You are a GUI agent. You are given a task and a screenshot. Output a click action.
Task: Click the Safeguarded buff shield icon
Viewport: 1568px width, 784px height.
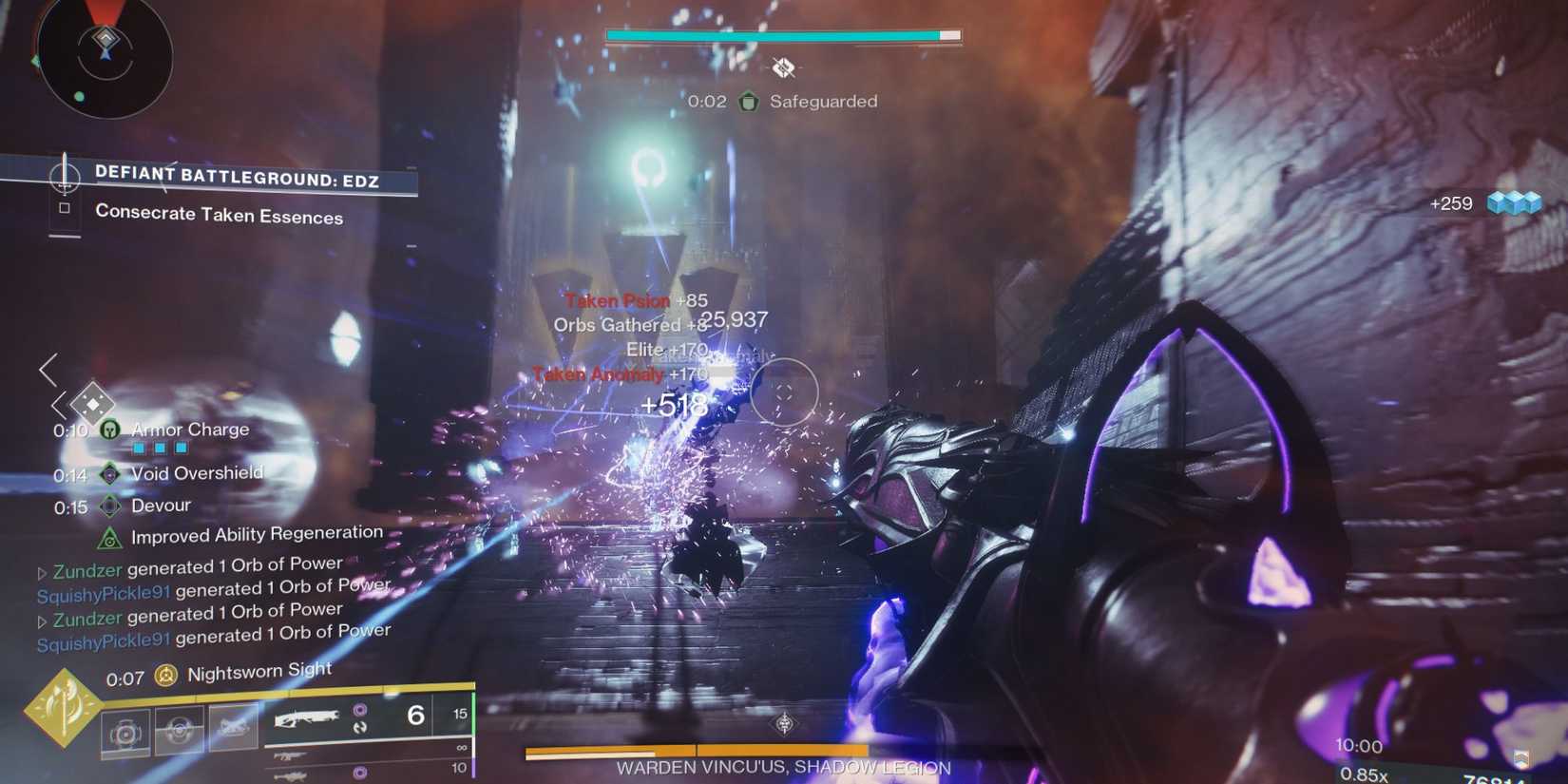pos(749,102)
